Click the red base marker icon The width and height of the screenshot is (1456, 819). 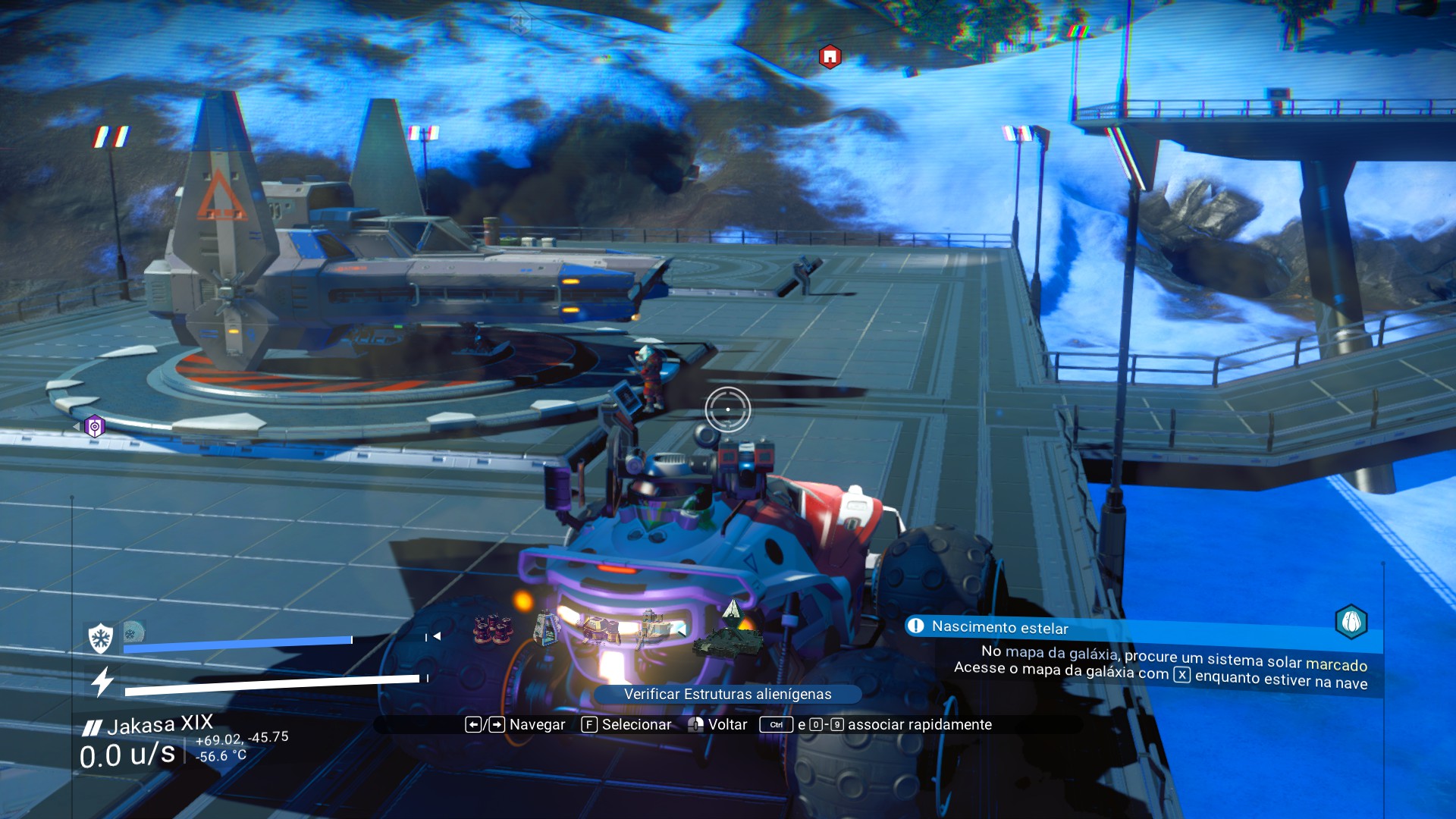coord(830,57)
